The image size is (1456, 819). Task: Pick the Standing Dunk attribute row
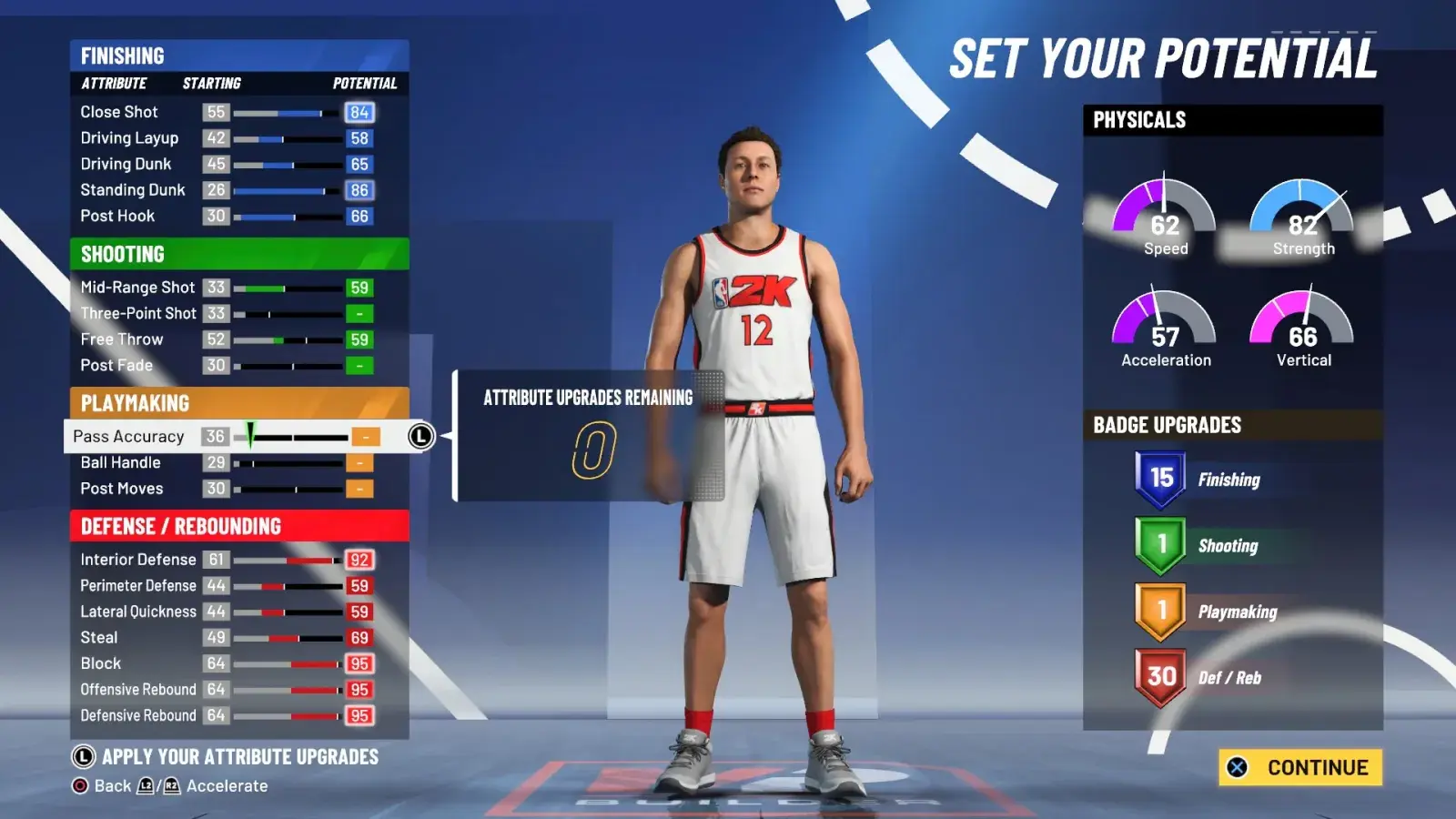(227, 190)
